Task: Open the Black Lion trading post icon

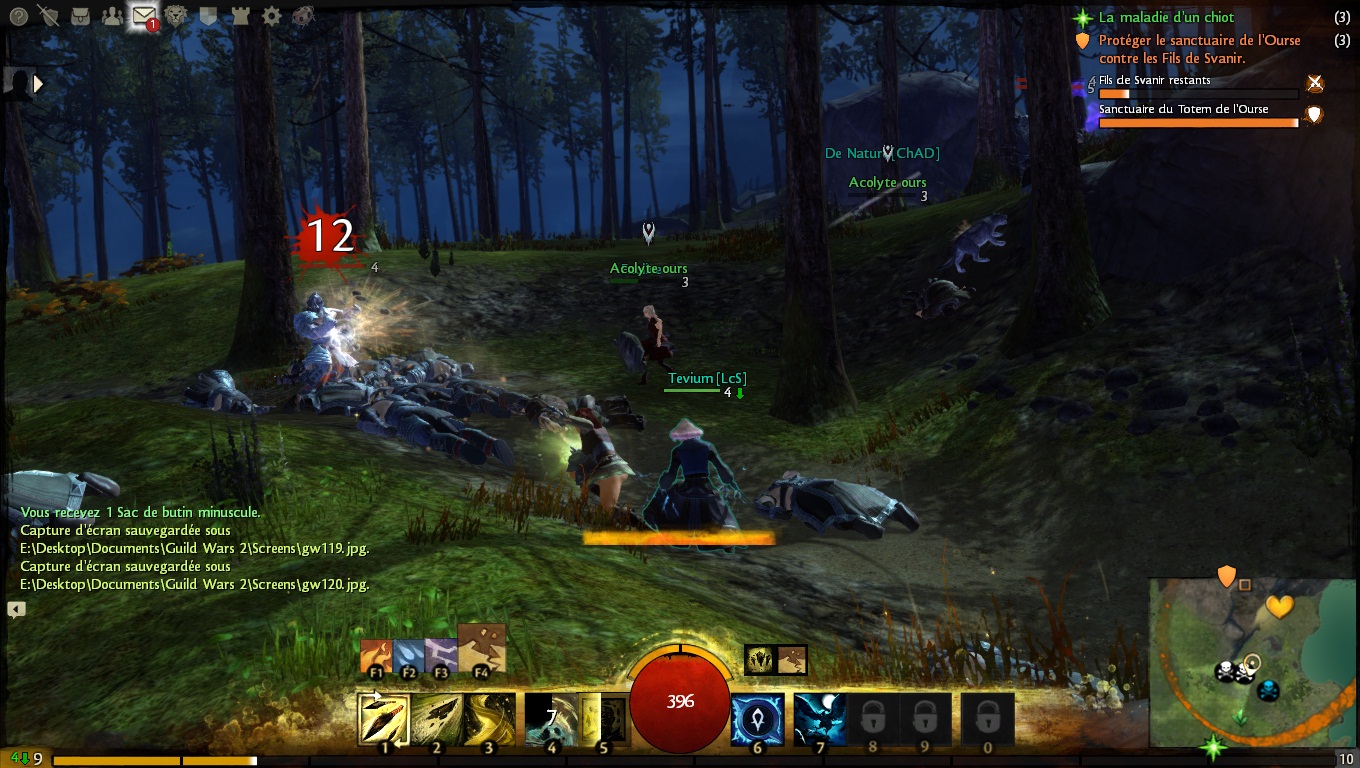Action: [177, 16]
